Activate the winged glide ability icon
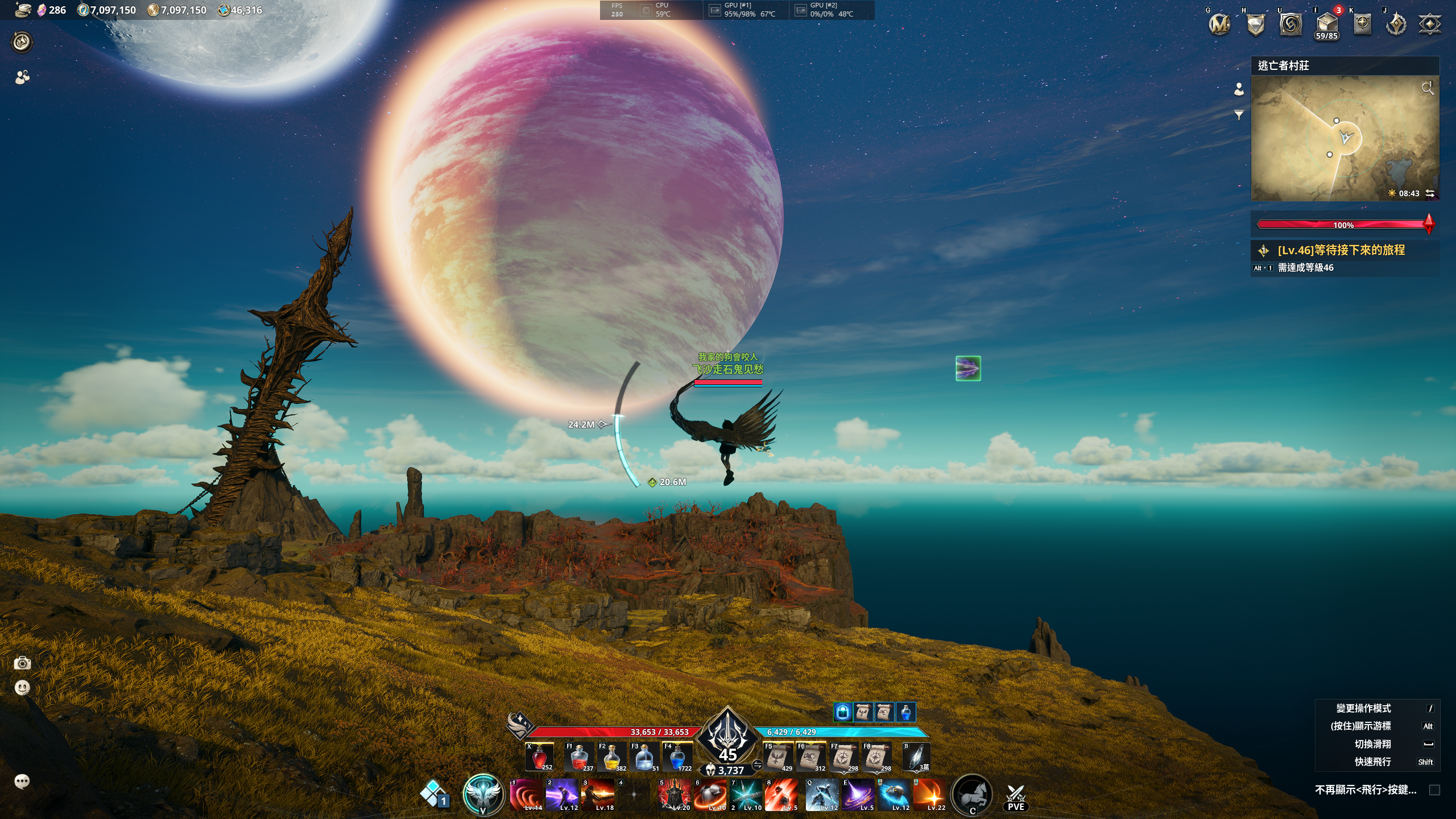This screenshot has width=1456, height=819. point(483,795)
